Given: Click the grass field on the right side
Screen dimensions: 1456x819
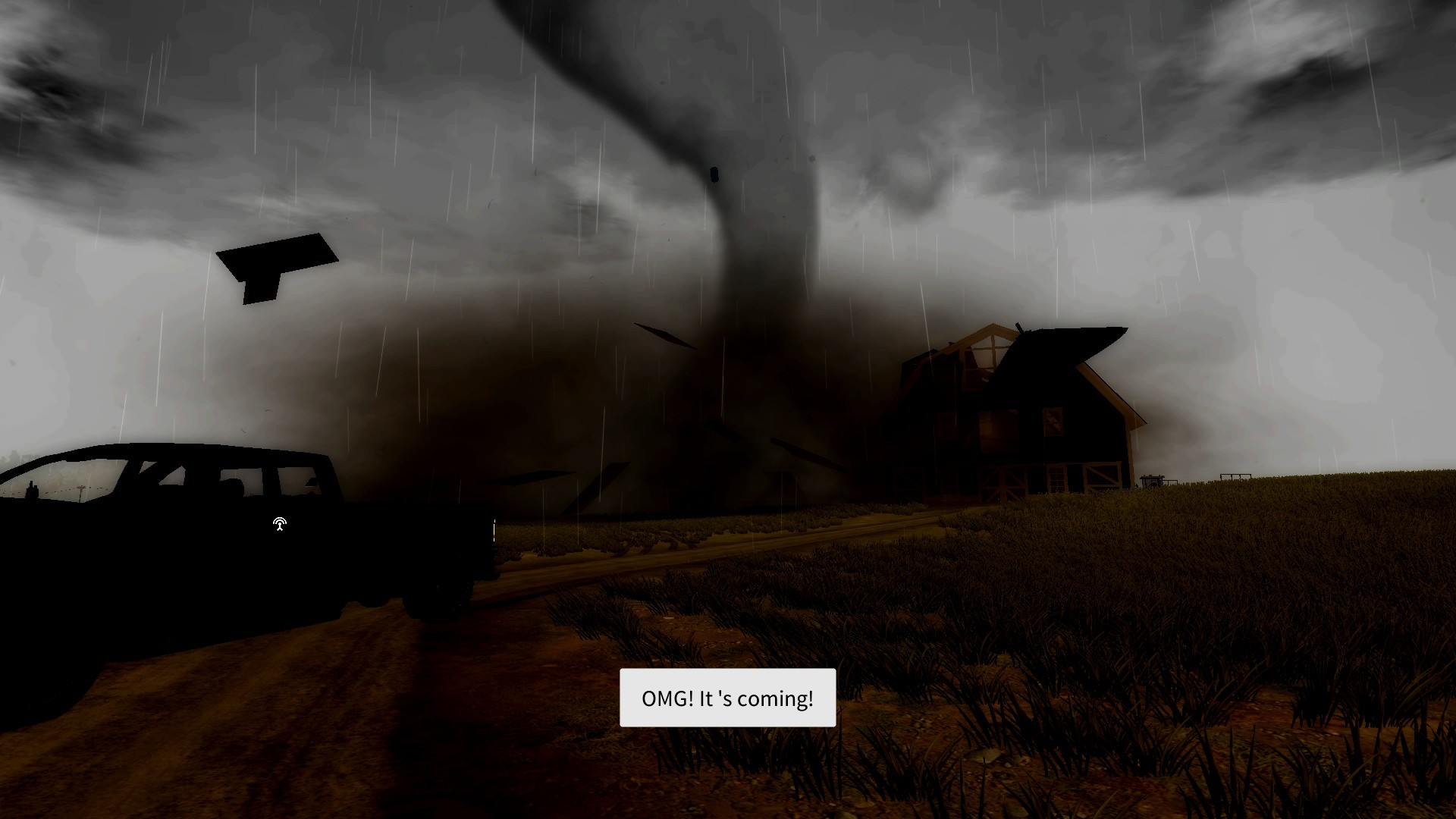Looking at the screenshot, I should [1213, 645].
